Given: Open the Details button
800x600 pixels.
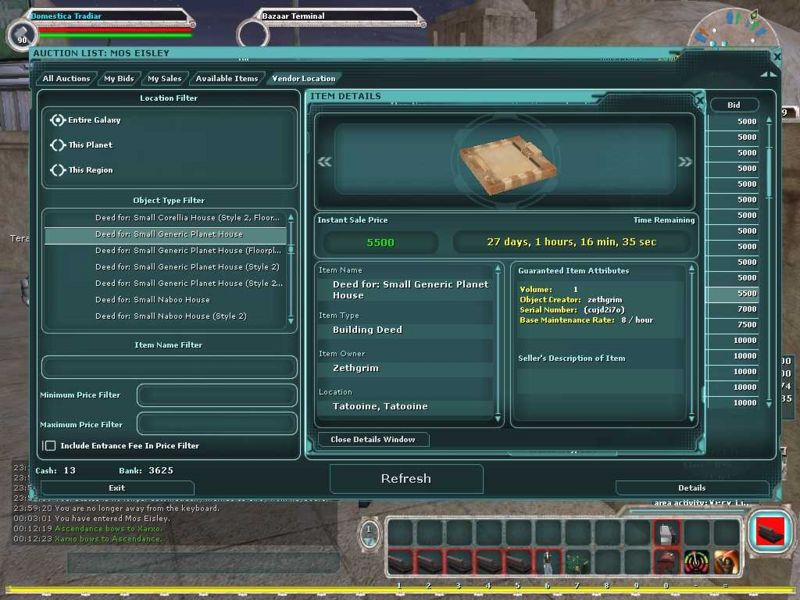Looking at the screenshot, I should (691, 488).
